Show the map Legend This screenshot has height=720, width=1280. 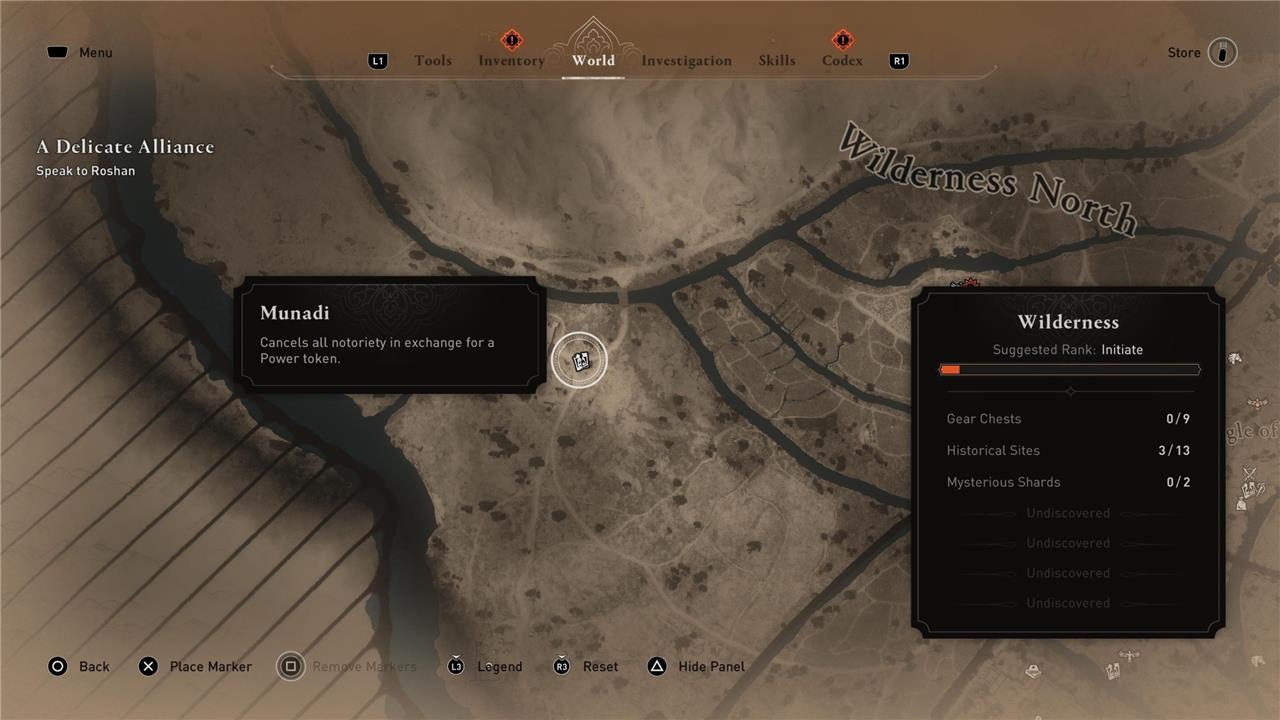(x=485, y=667)
